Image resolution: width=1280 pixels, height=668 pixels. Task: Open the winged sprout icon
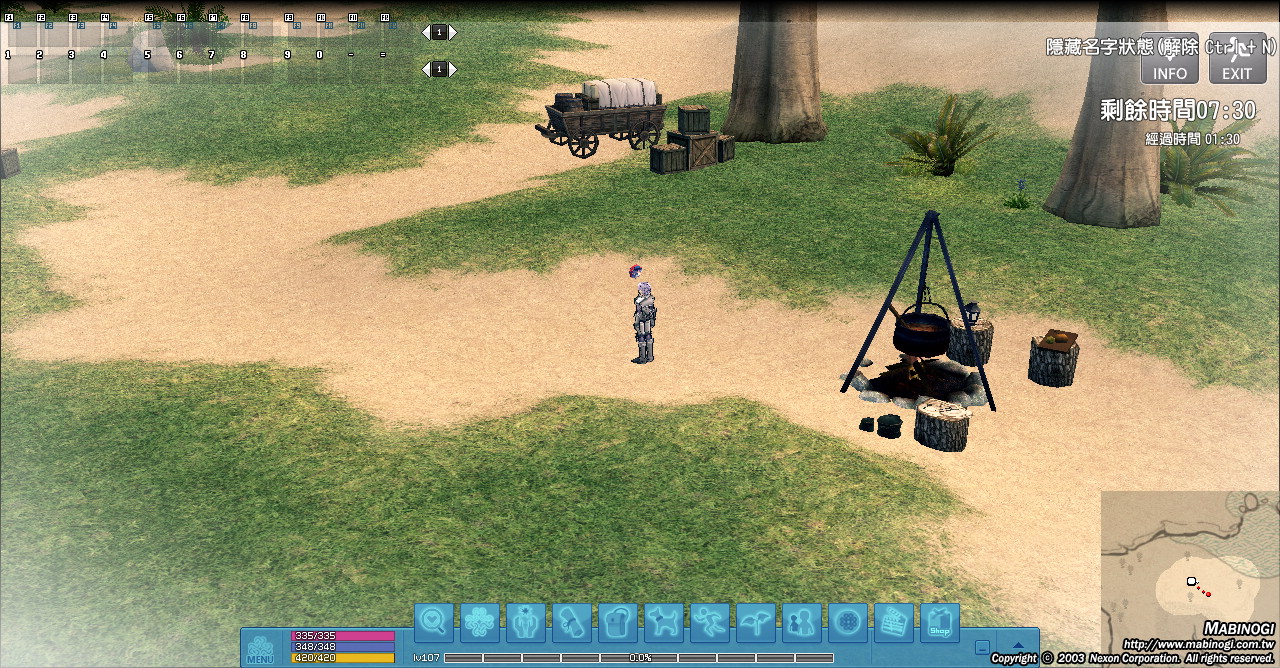[756, 622]
